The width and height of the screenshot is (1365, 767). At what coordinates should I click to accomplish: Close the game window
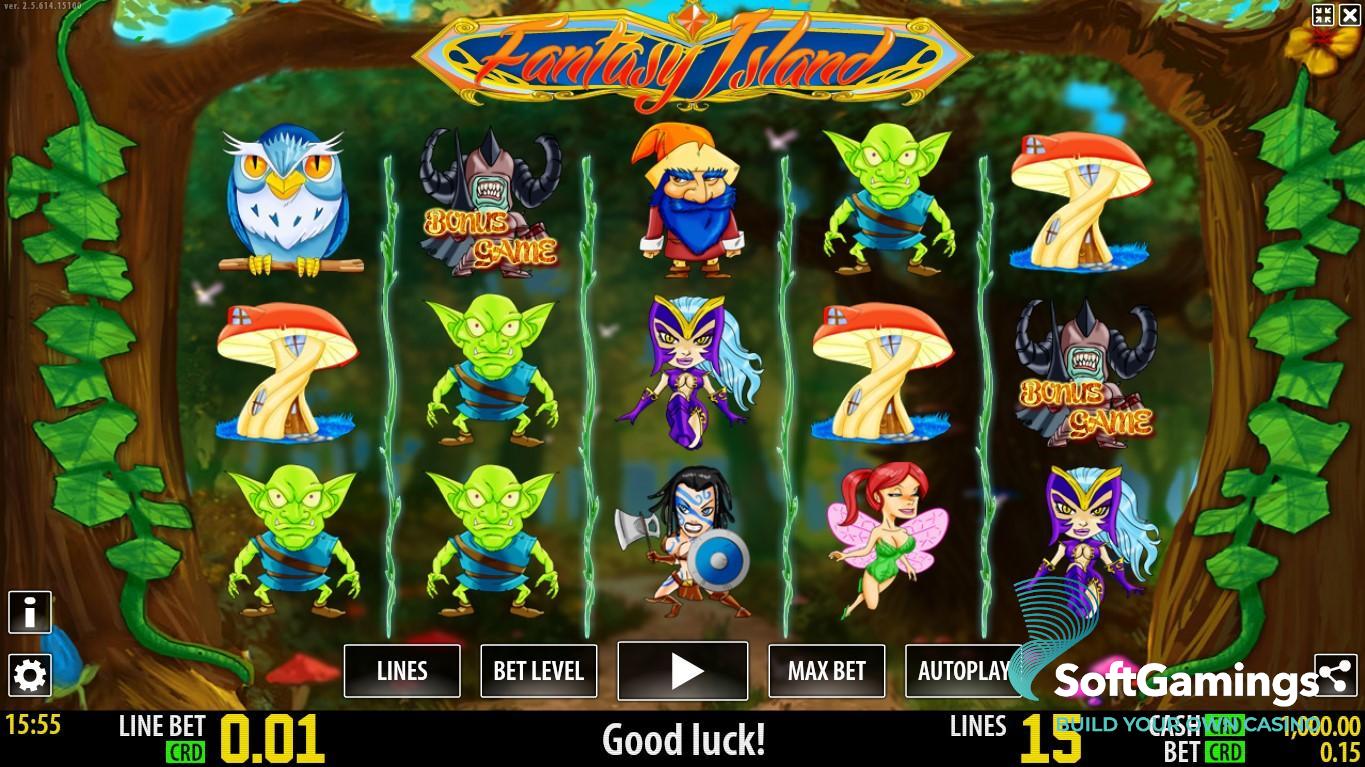[1349, 14]
